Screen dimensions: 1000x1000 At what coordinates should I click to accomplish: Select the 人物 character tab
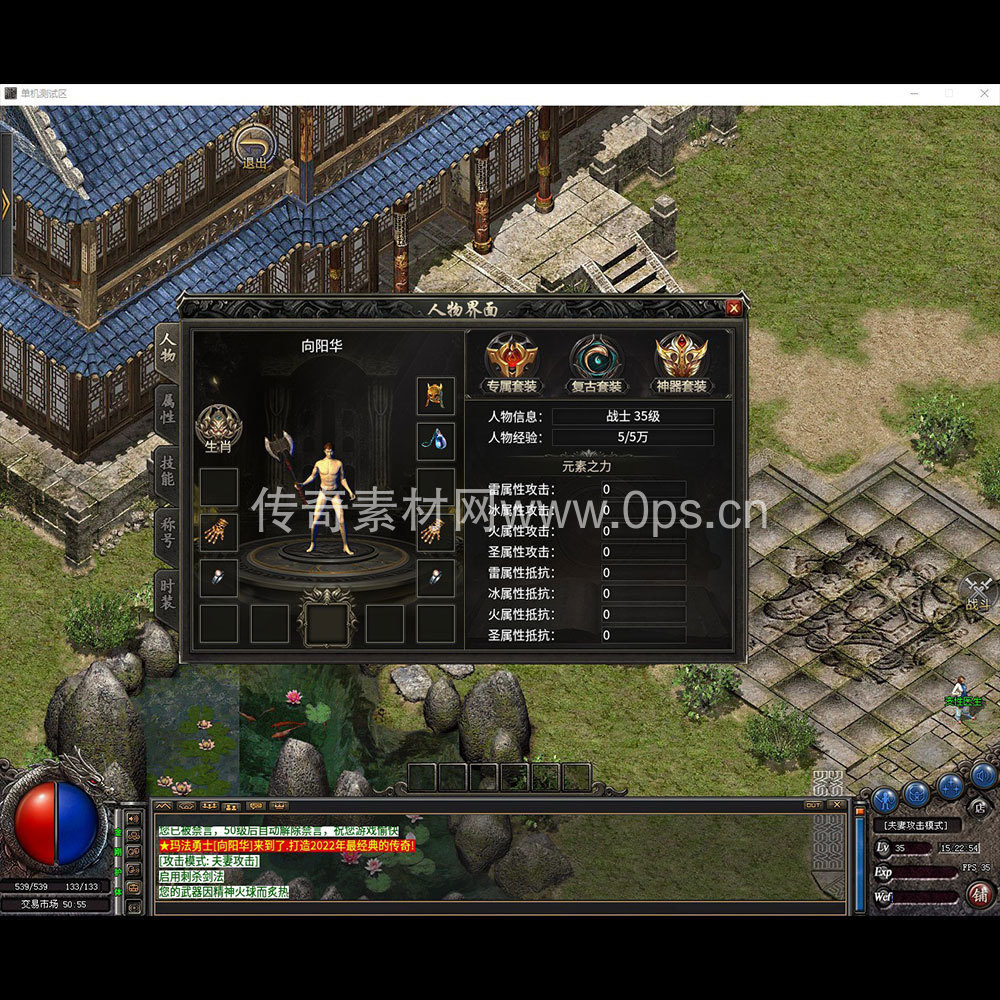(x=168, y=346)
